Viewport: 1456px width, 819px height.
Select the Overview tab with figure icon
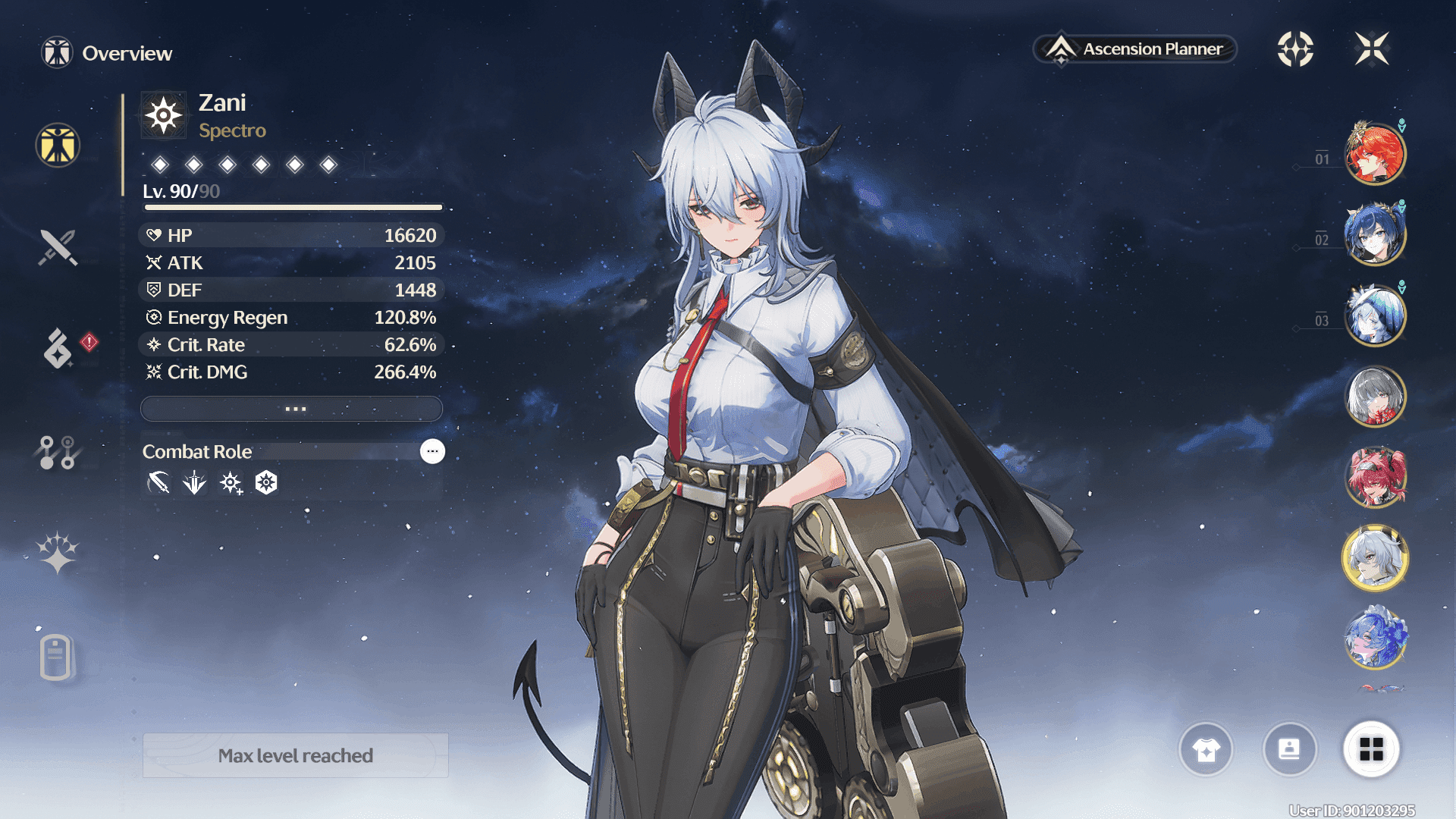point(58,145)
